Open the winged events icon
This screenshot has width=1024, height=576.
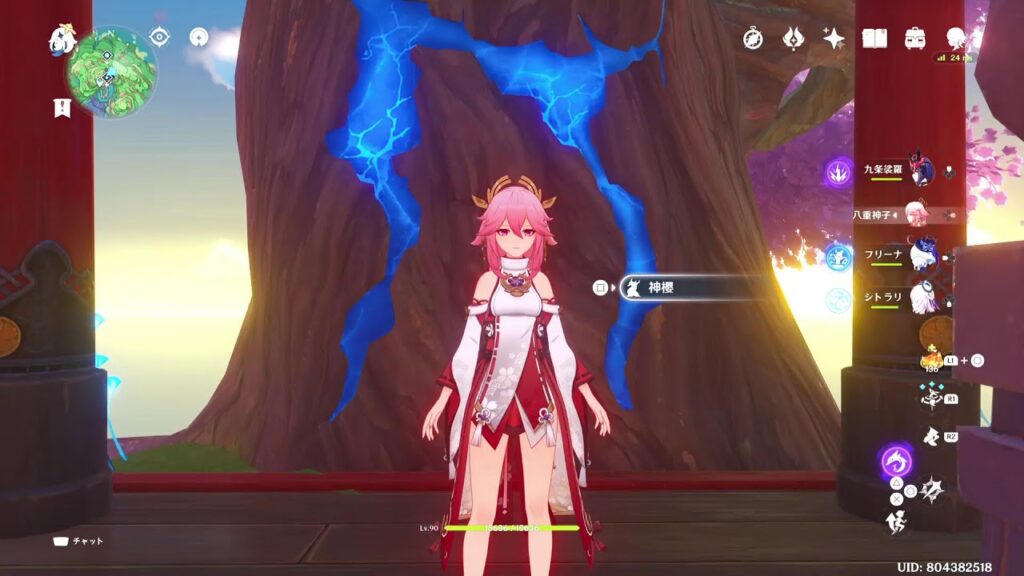tap(793, 38)
